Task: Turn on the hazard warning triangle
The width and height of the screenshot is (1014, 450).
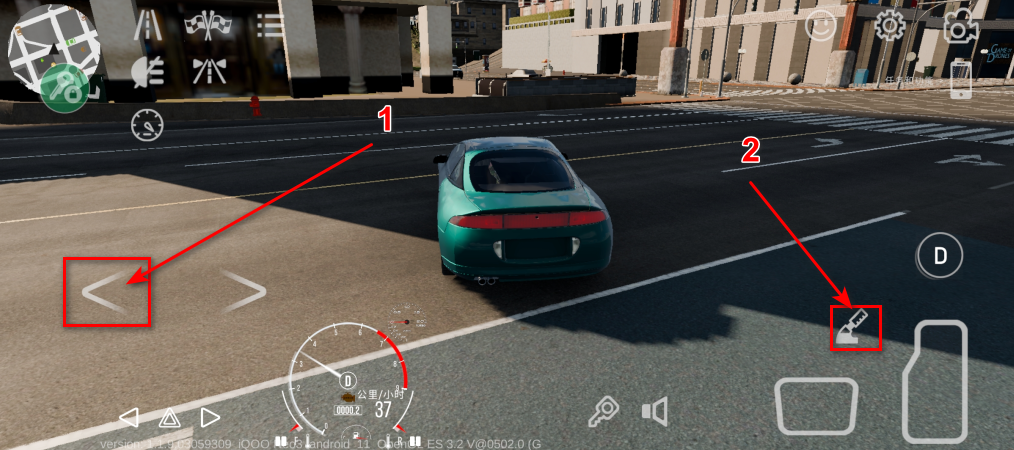Action: point(169,418)
